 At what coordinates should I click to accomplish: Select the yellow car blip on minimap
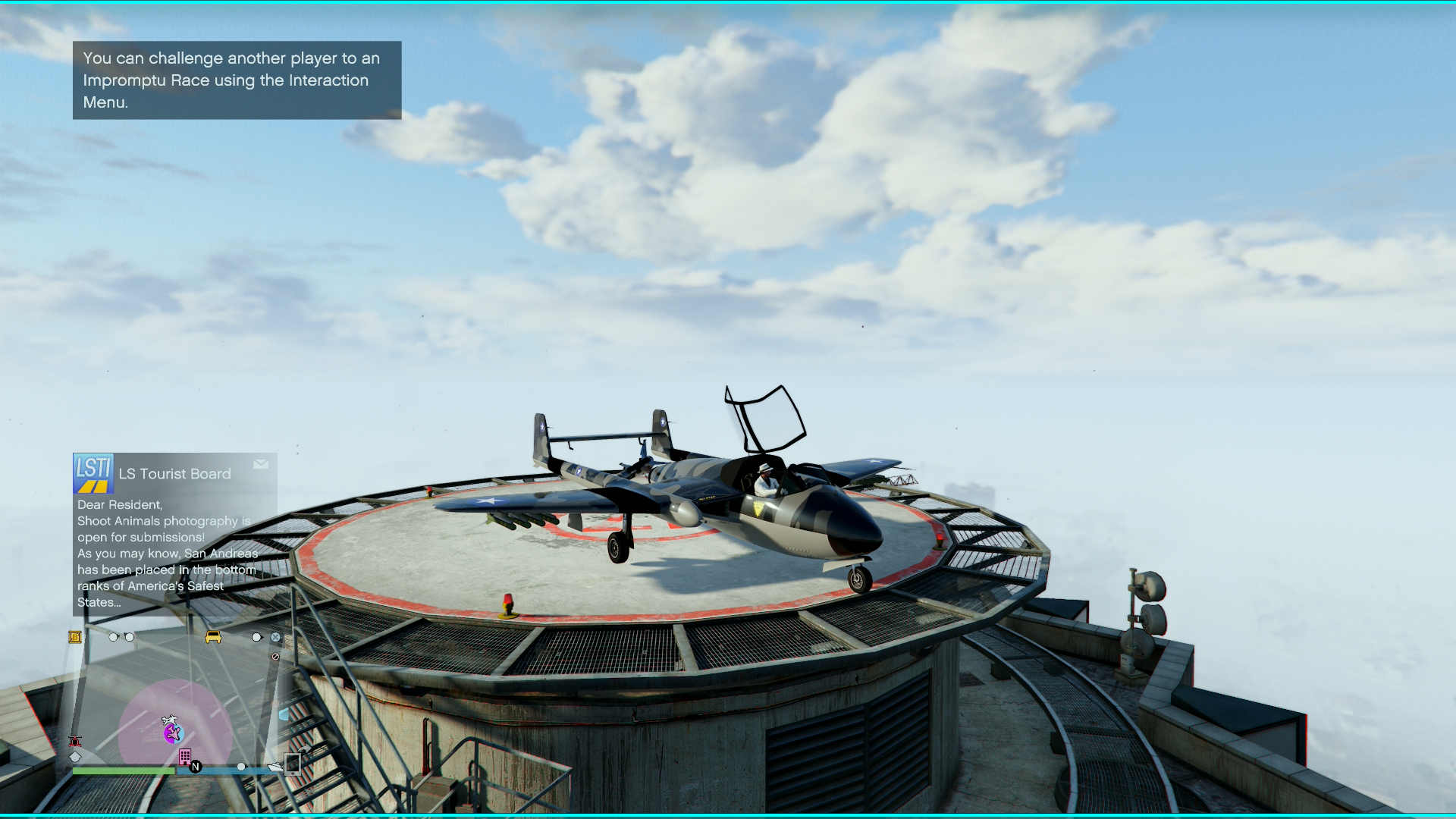click(x=213, y=637)
